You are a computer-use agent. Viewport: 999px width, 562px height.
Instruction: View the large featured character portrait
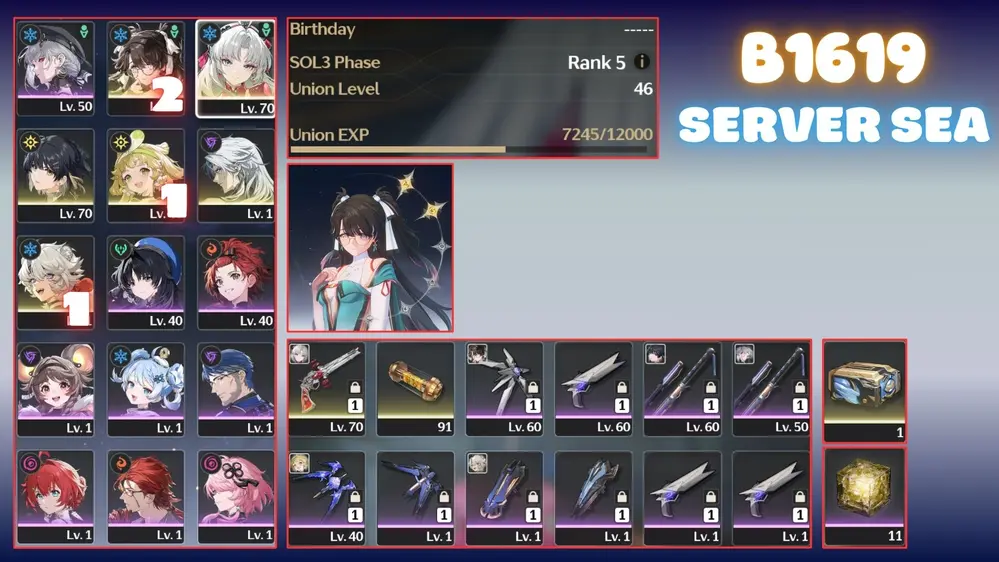[370, 248]
